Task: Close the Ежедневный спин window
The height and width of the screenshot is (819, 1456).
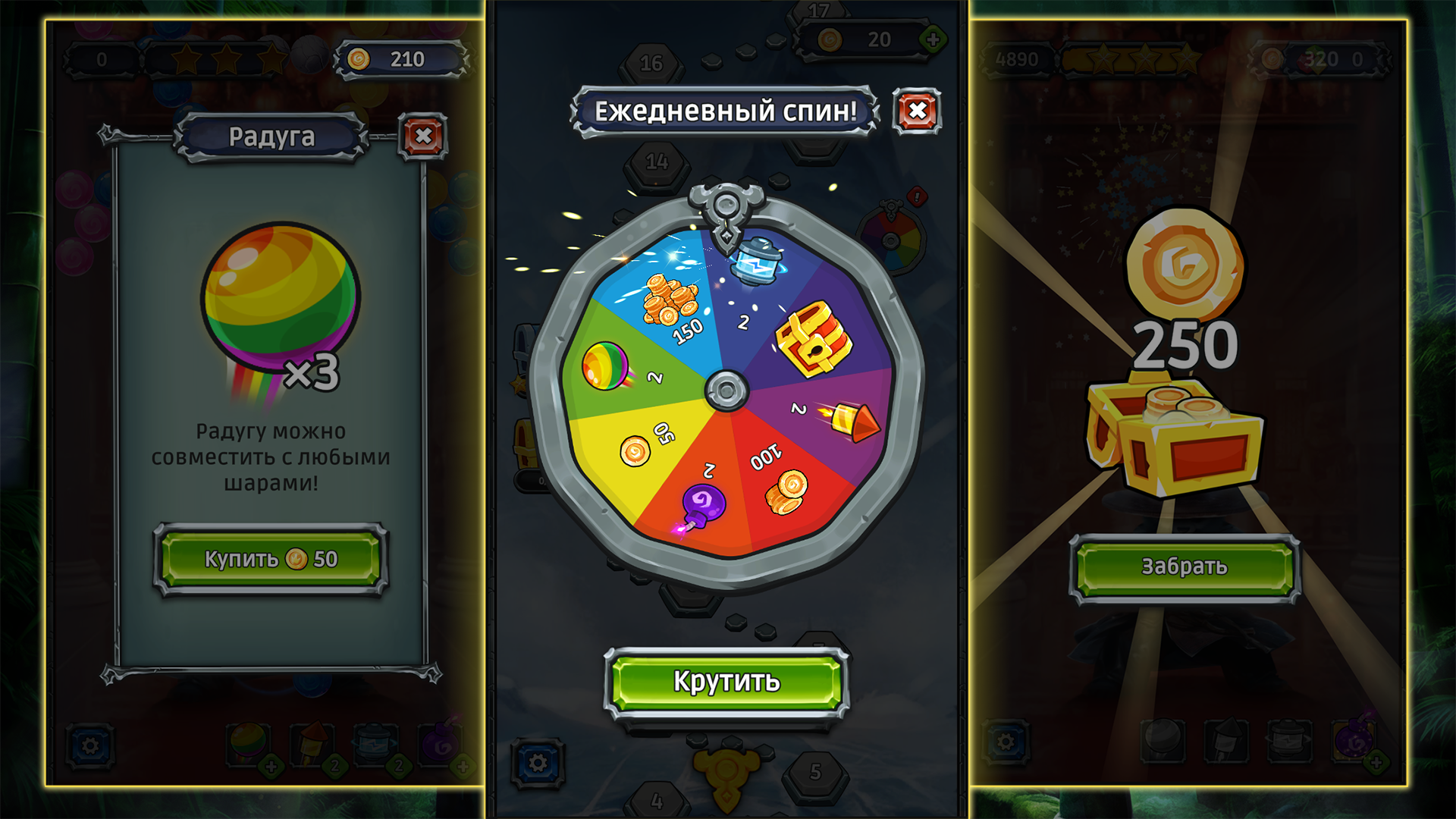Action: [915, 110]
